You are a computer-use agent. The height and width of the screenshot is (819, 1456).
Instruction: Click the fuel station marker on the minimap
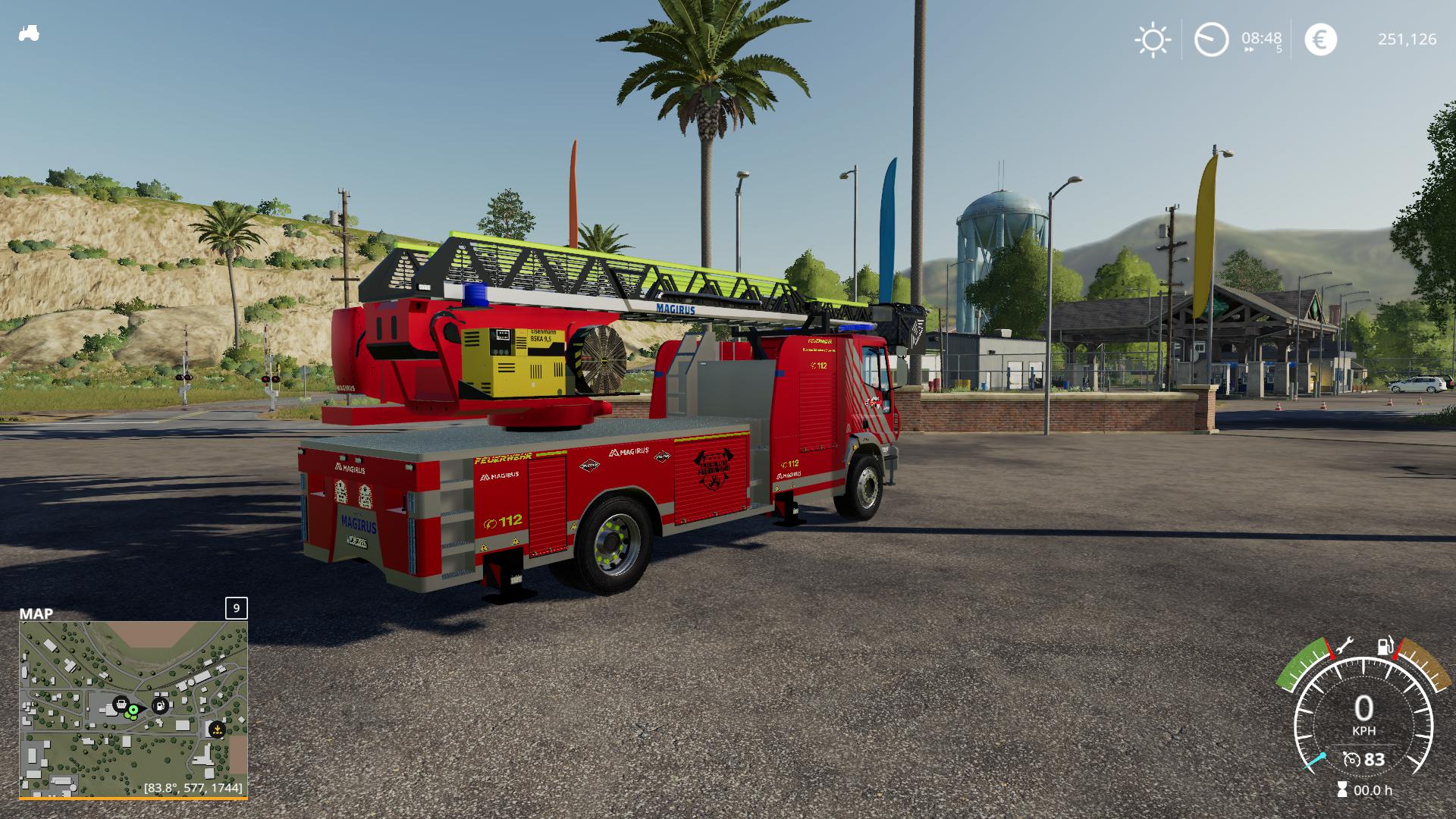[x=160, y=706]
